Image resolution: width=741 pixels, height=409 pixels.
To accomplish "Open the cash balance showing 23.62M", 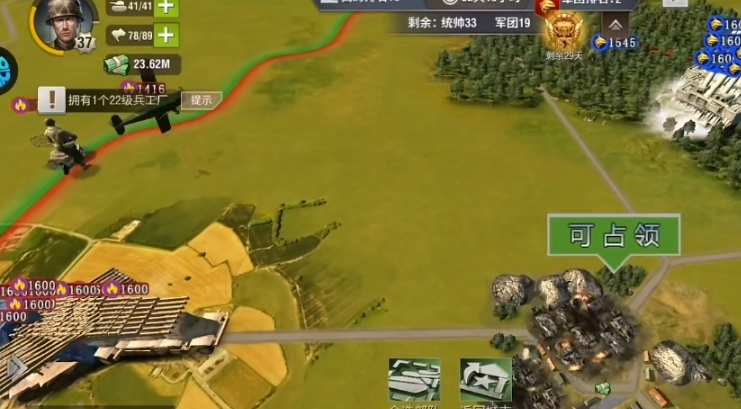I will tap(143, 66).
